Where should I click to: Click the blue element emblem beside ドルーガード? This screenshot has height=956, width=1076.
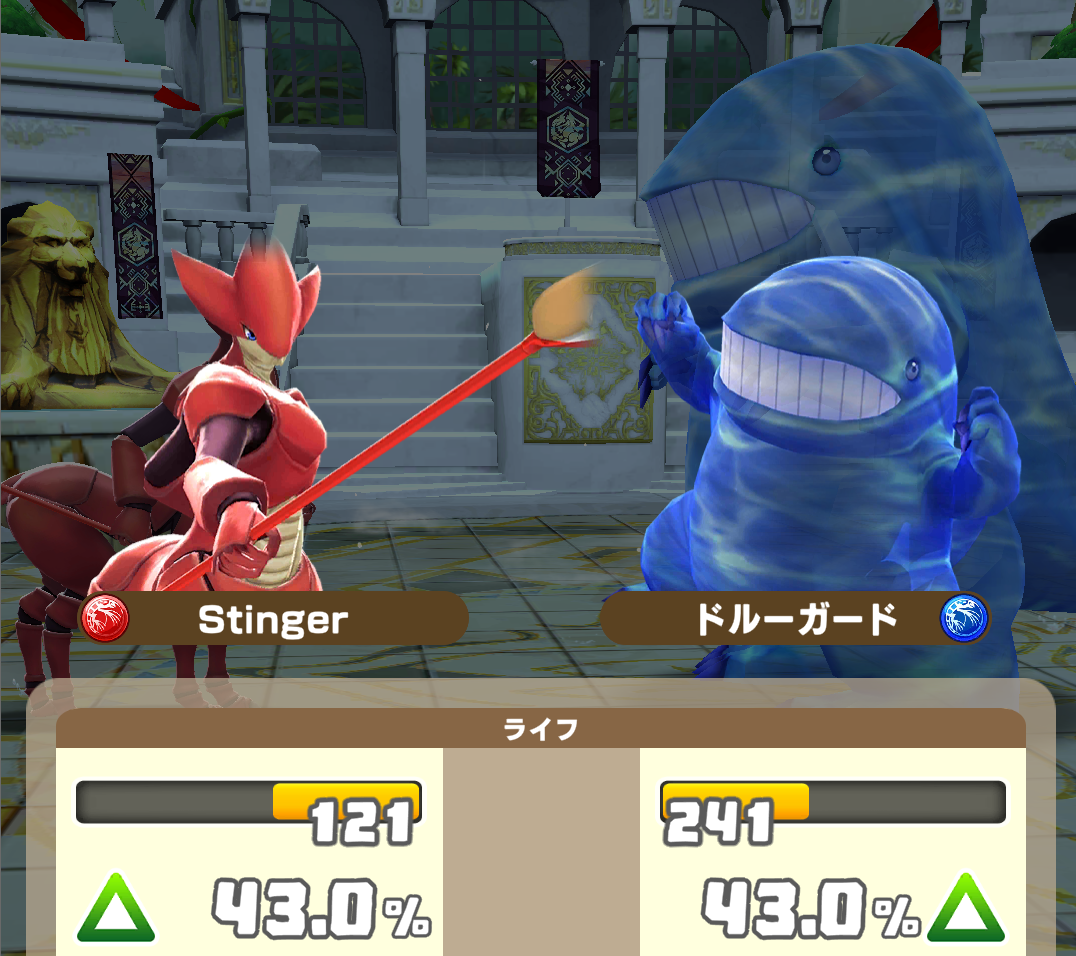pos(963,619)
